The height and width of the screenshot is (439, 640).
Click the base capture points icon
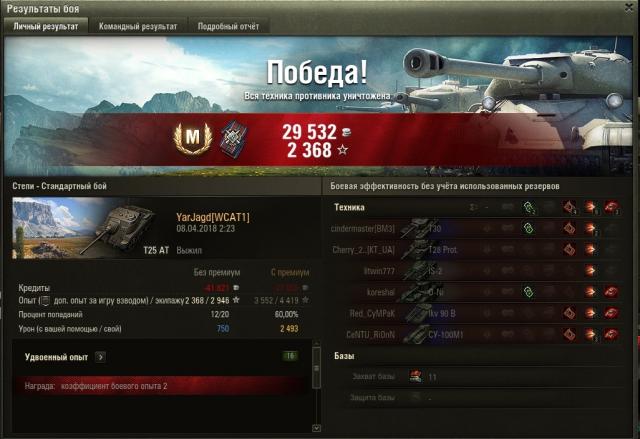click(413, 376)
